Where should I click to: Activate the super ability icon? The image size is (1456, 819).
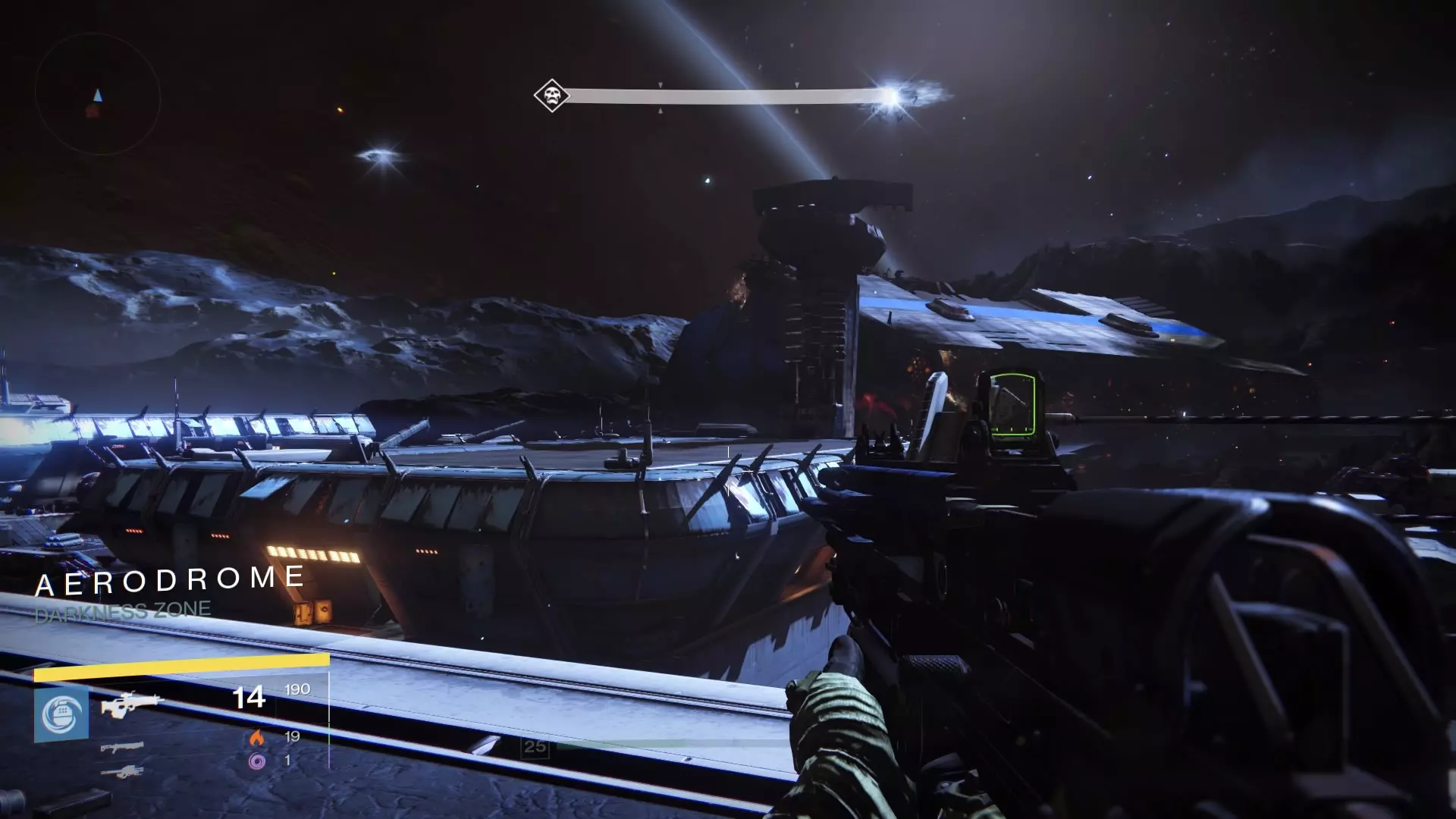pyautogui.click(x=61, y=715)
